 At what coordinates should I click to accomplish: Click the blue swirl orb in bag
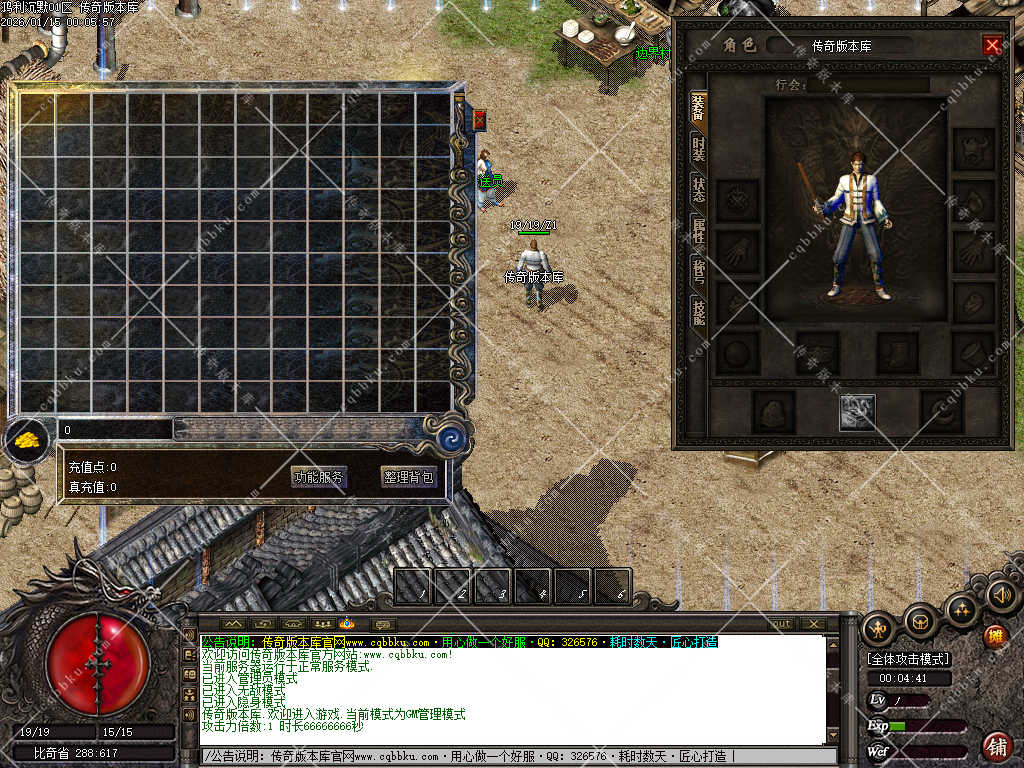point(449,437)
